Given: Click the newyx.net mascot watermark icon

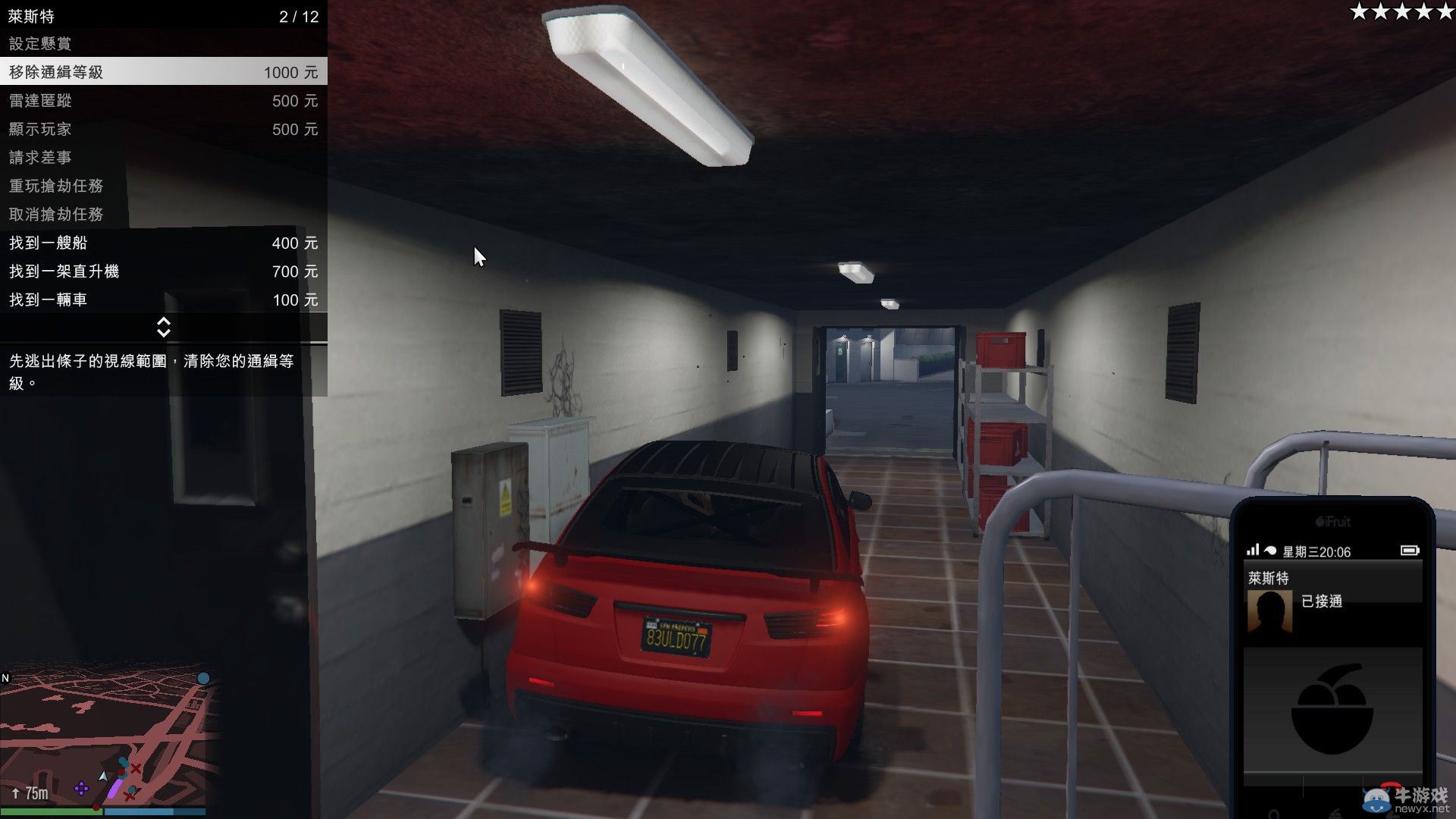Looking at the screenshot, I should click(1376, 802).
